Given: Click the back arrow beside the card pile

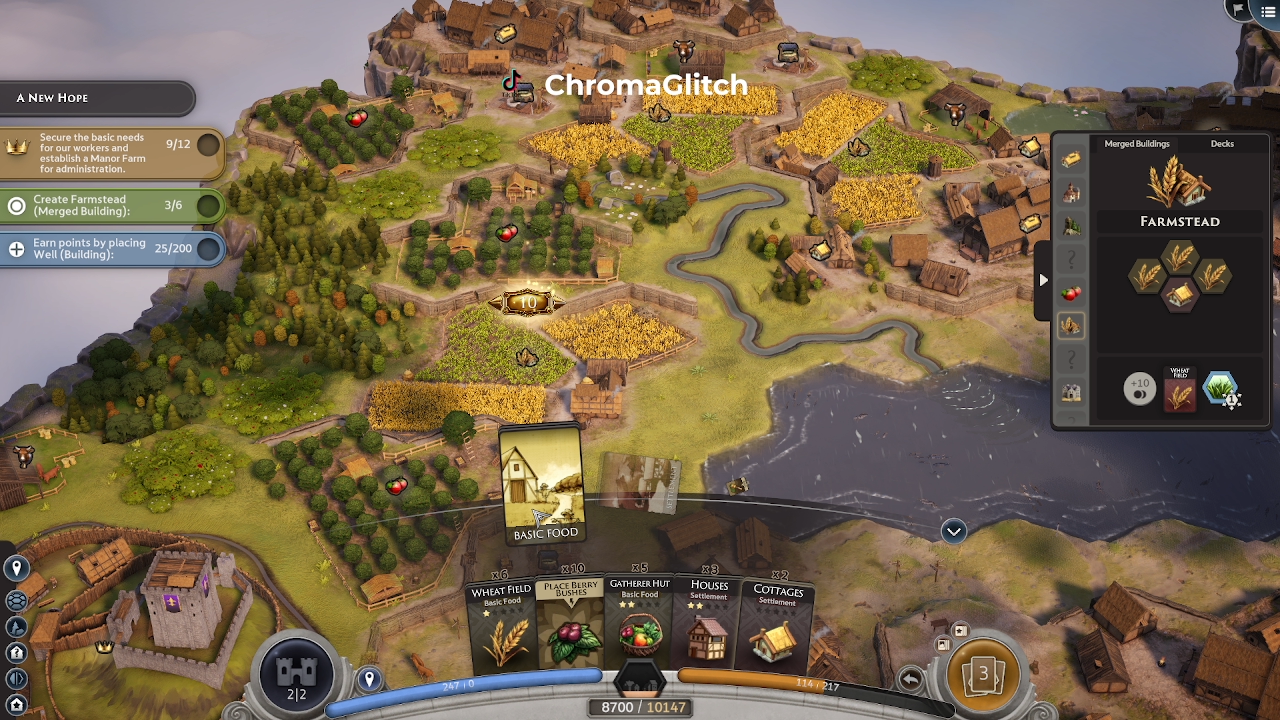Looking at the screenshot, I should pyautogui.click(x=911, y=677).
